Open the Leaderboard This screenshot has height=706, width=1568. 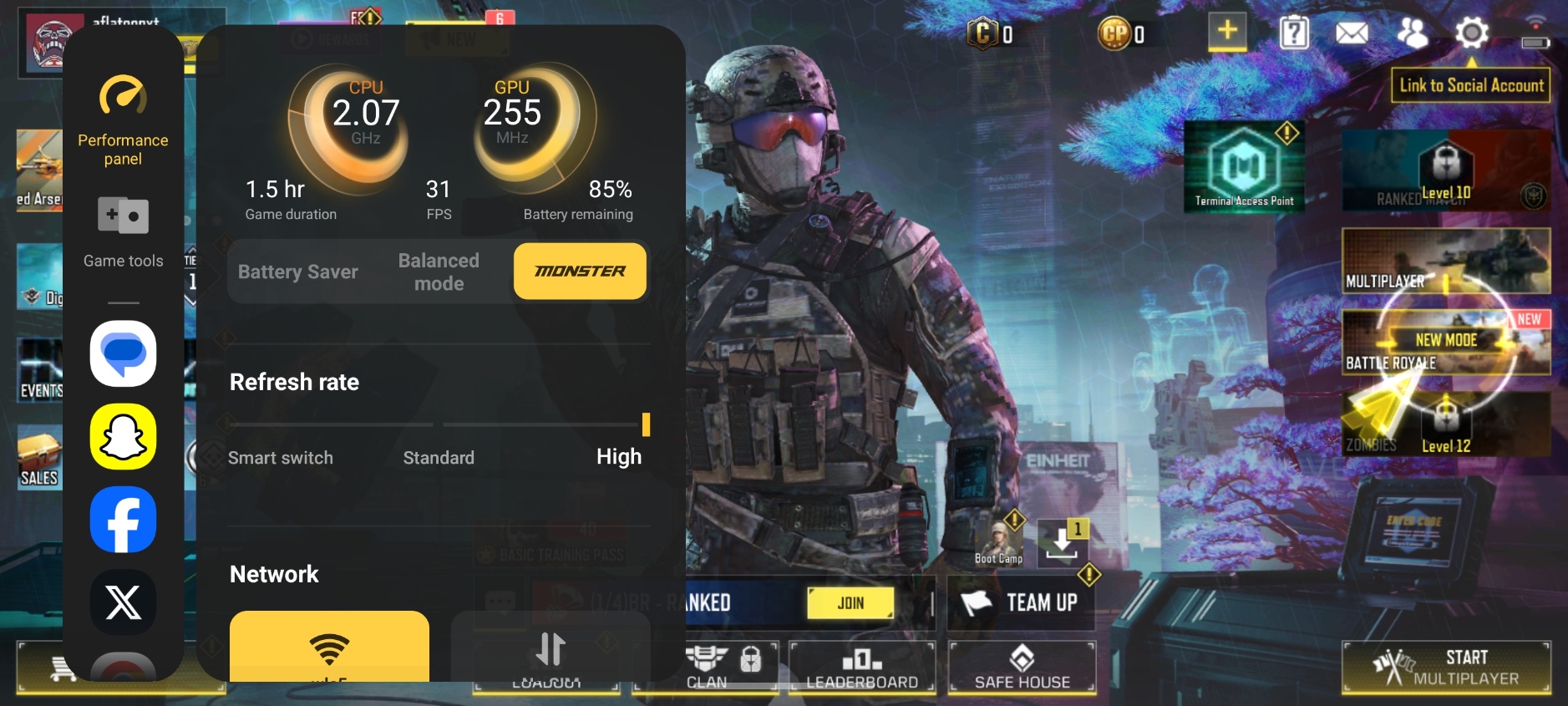pos(861,668)
